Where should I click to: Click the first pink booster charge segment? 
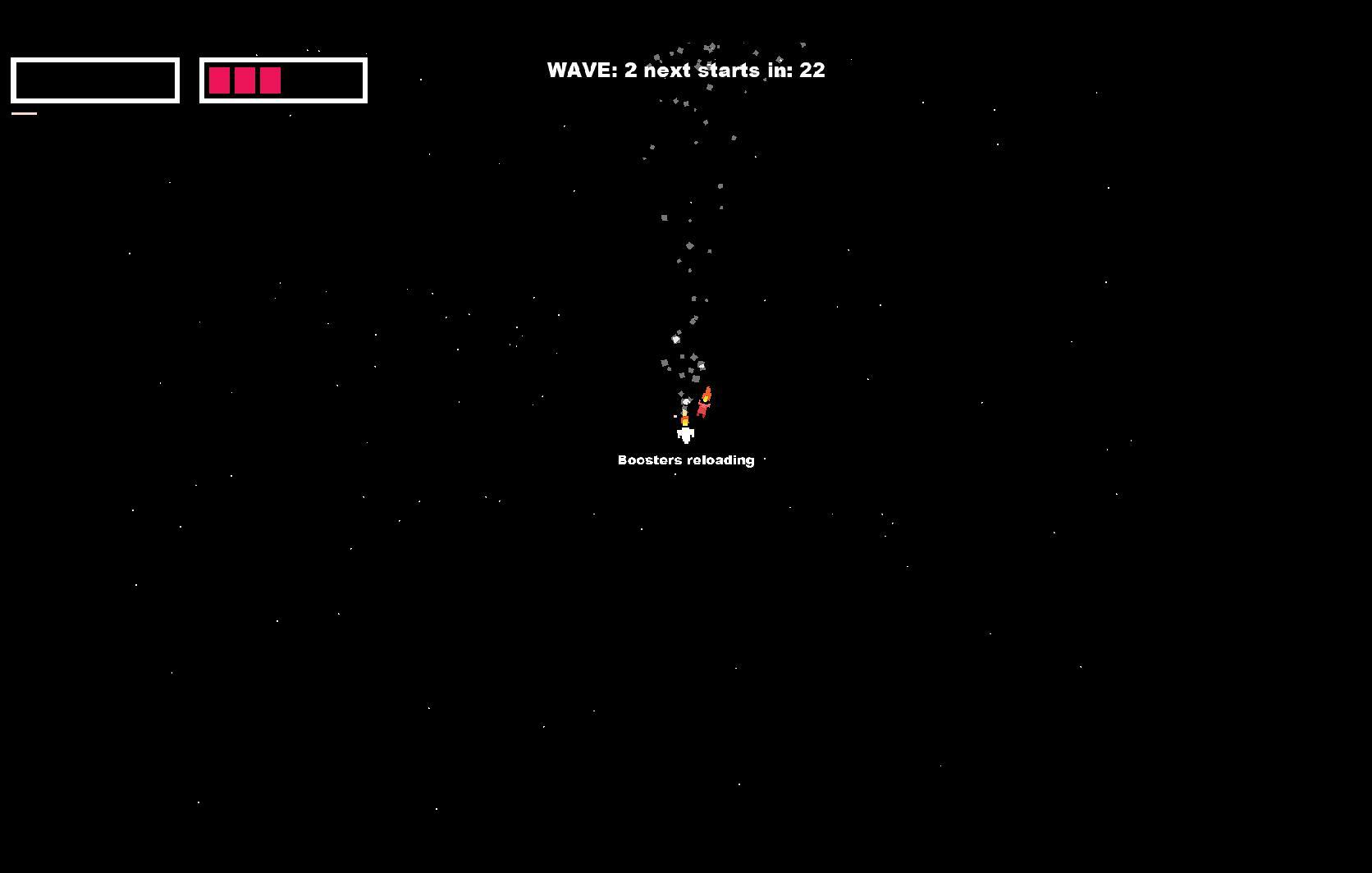coord(220,80)
